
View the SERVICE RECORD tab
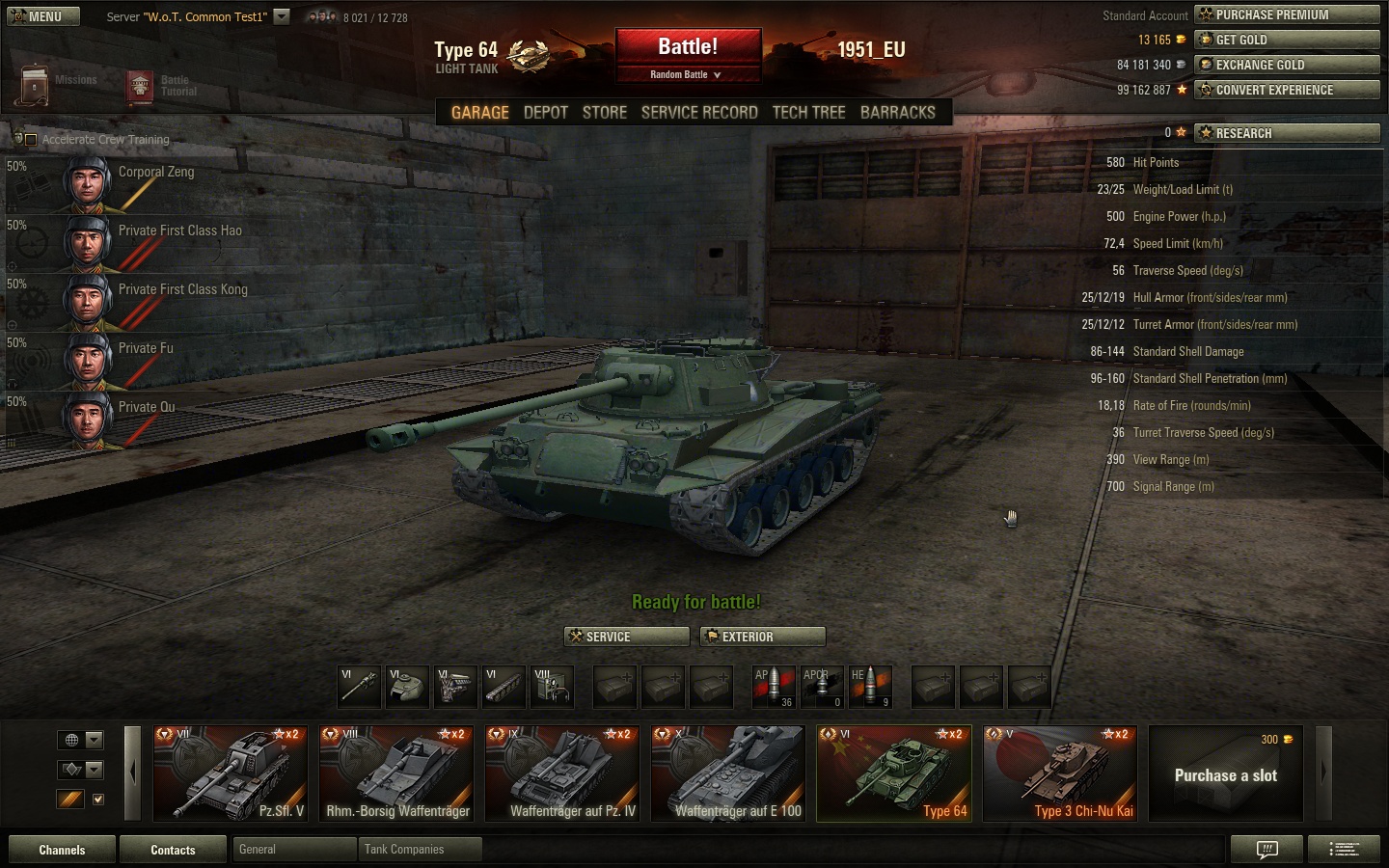[699, 113]
